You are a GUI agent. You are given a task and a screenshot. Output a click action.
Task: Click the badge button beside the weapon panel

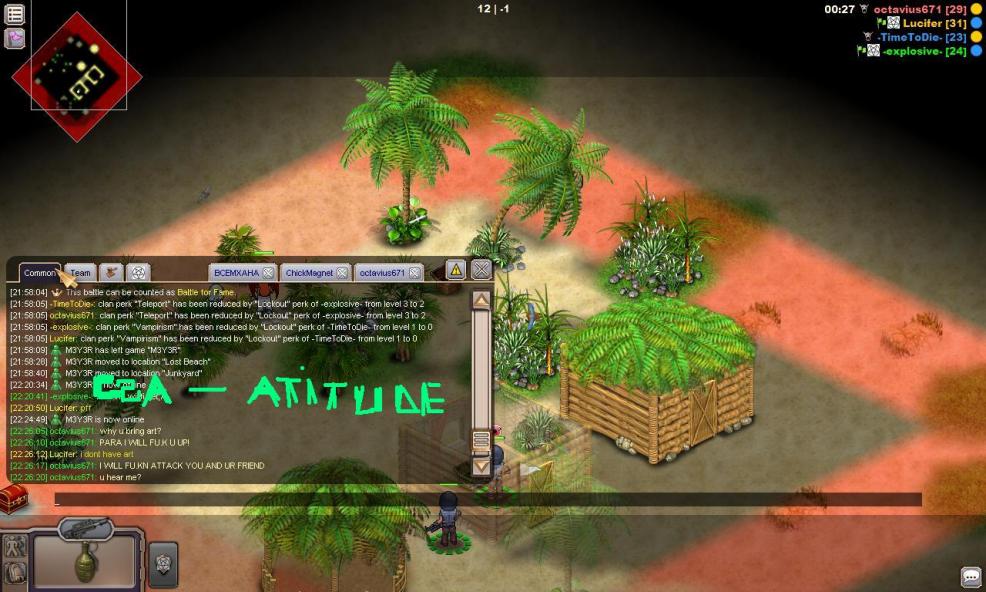164,563
